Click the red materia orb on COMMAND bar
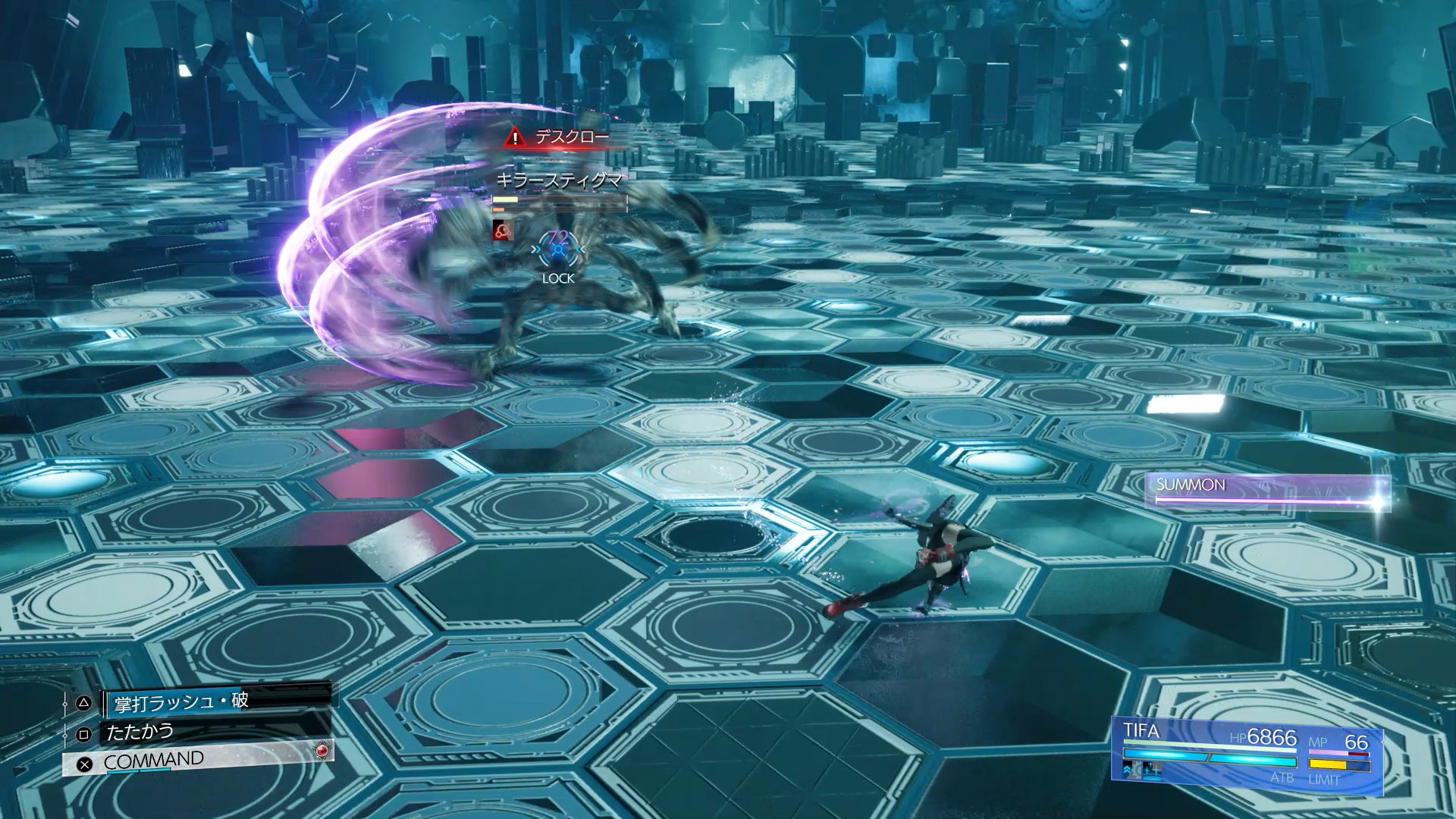 point(322,750)
